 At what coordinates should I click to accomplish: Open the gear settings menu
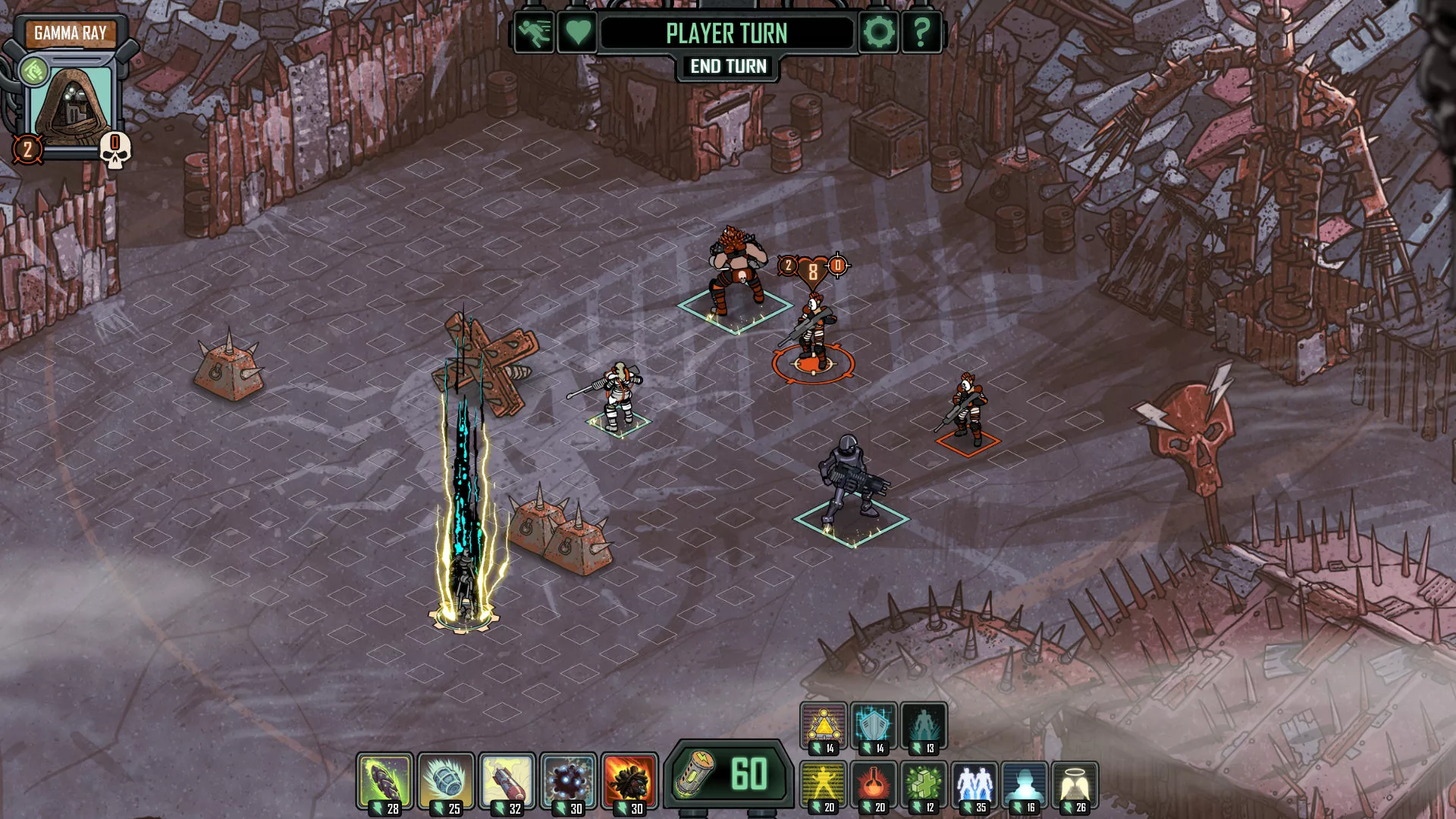(879, 33)
